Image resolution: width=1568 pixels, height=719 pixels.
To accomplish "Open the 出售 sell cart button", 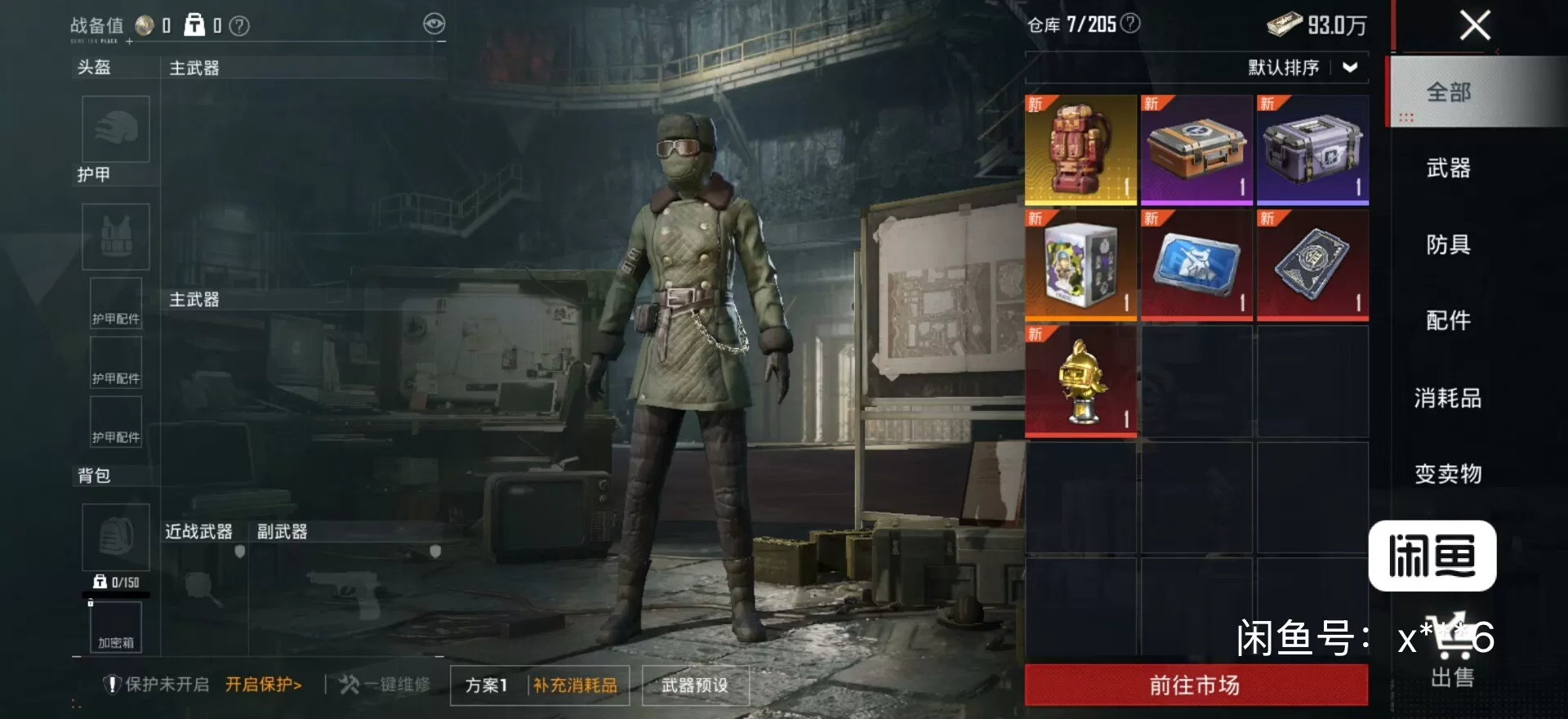I will click(x=1452, y=654).
